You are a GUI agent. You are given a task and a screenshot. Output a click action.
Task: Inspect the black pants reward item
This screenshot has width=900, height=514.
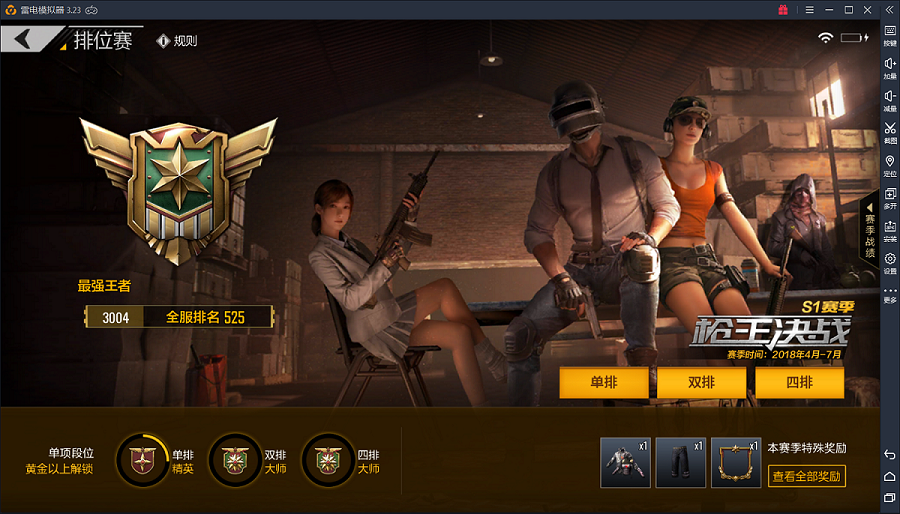[681, 462]
